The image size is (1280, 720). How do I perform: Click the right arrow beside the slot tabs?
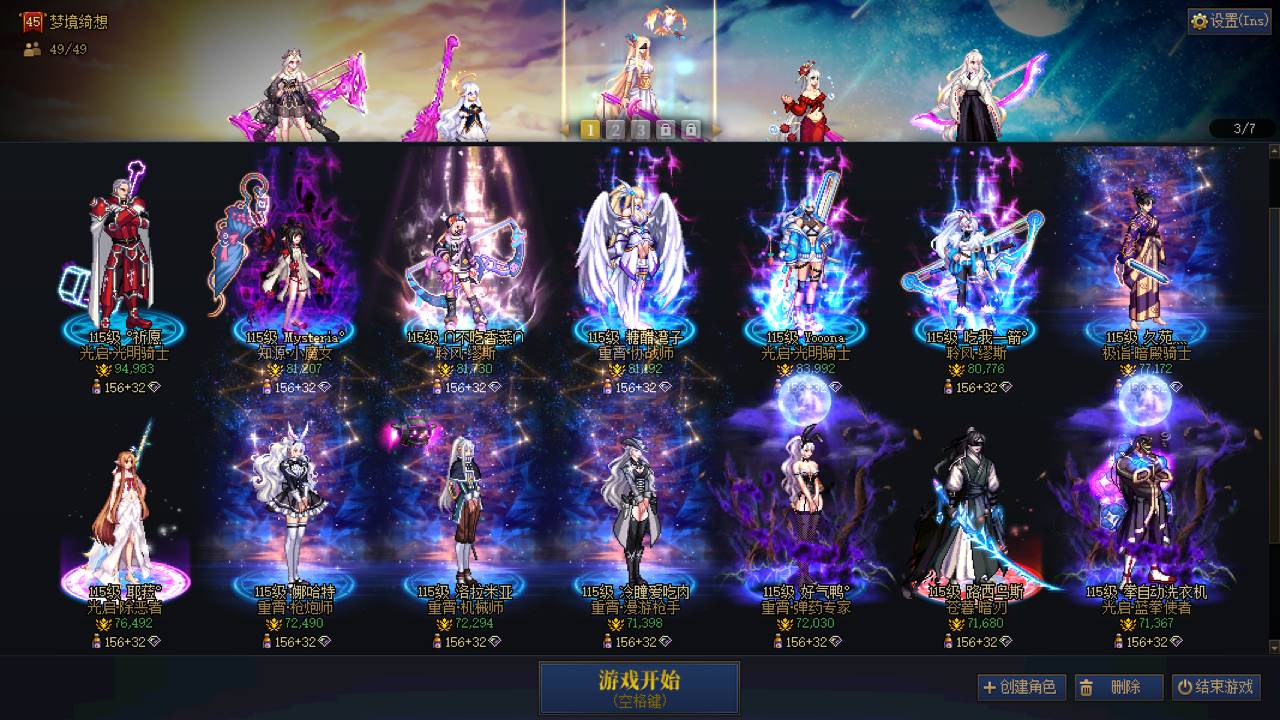(718, 129)
